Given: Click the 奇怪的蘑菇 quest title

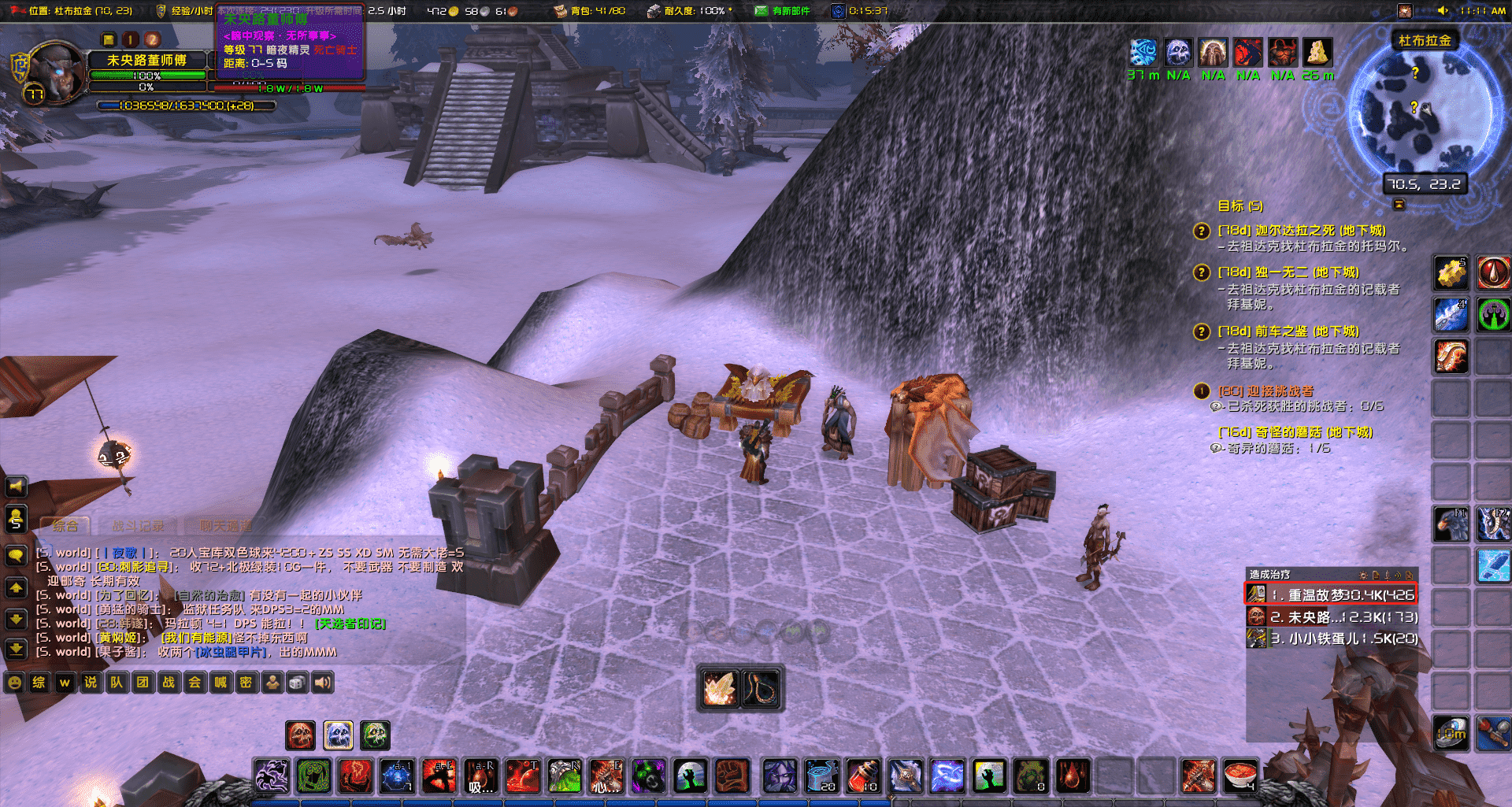Looking at the screenshot, I should point(1295,432).
